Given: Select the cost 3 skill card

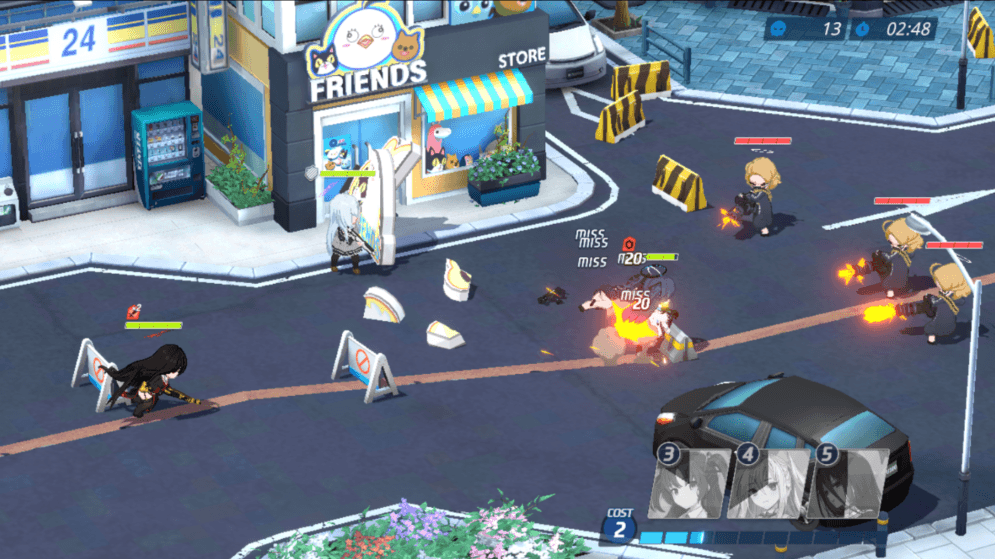Looking at the screenshot, I should (692, 482).
